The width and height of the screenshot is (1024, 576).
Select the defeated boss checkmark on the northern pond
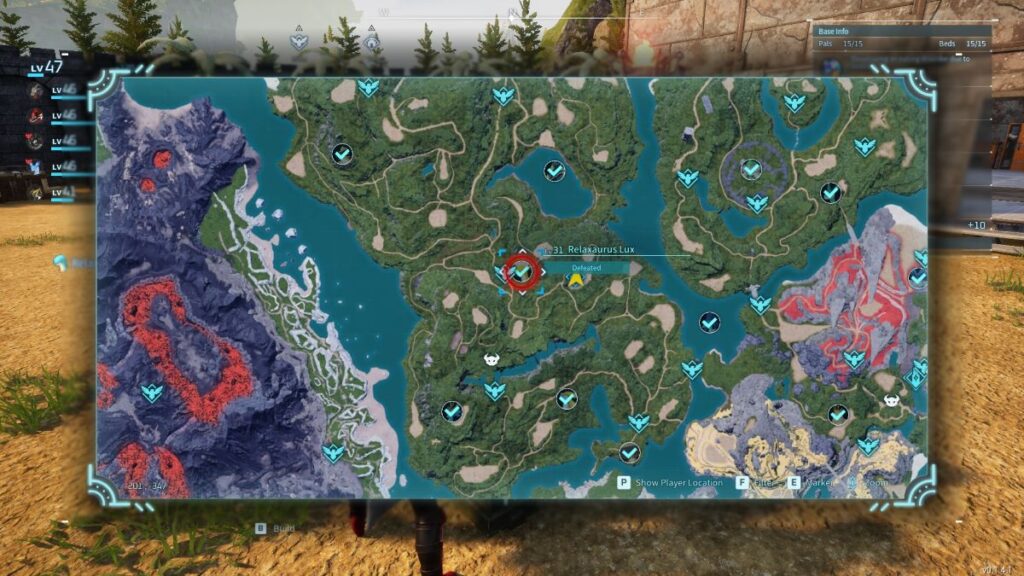554,171
